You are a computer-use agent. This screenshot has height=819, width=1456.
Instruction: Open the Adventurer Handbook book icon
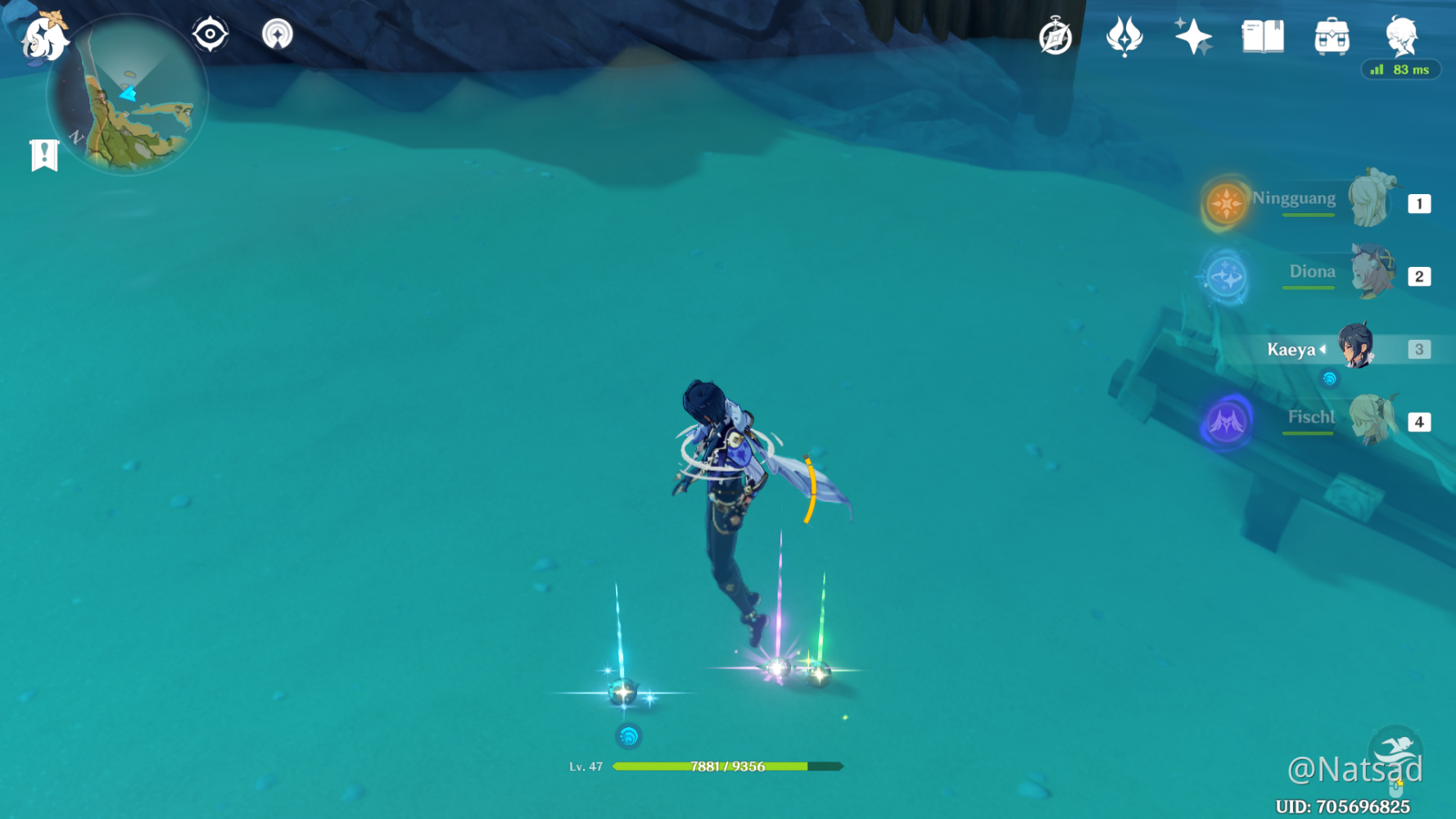coord(1262,37)
